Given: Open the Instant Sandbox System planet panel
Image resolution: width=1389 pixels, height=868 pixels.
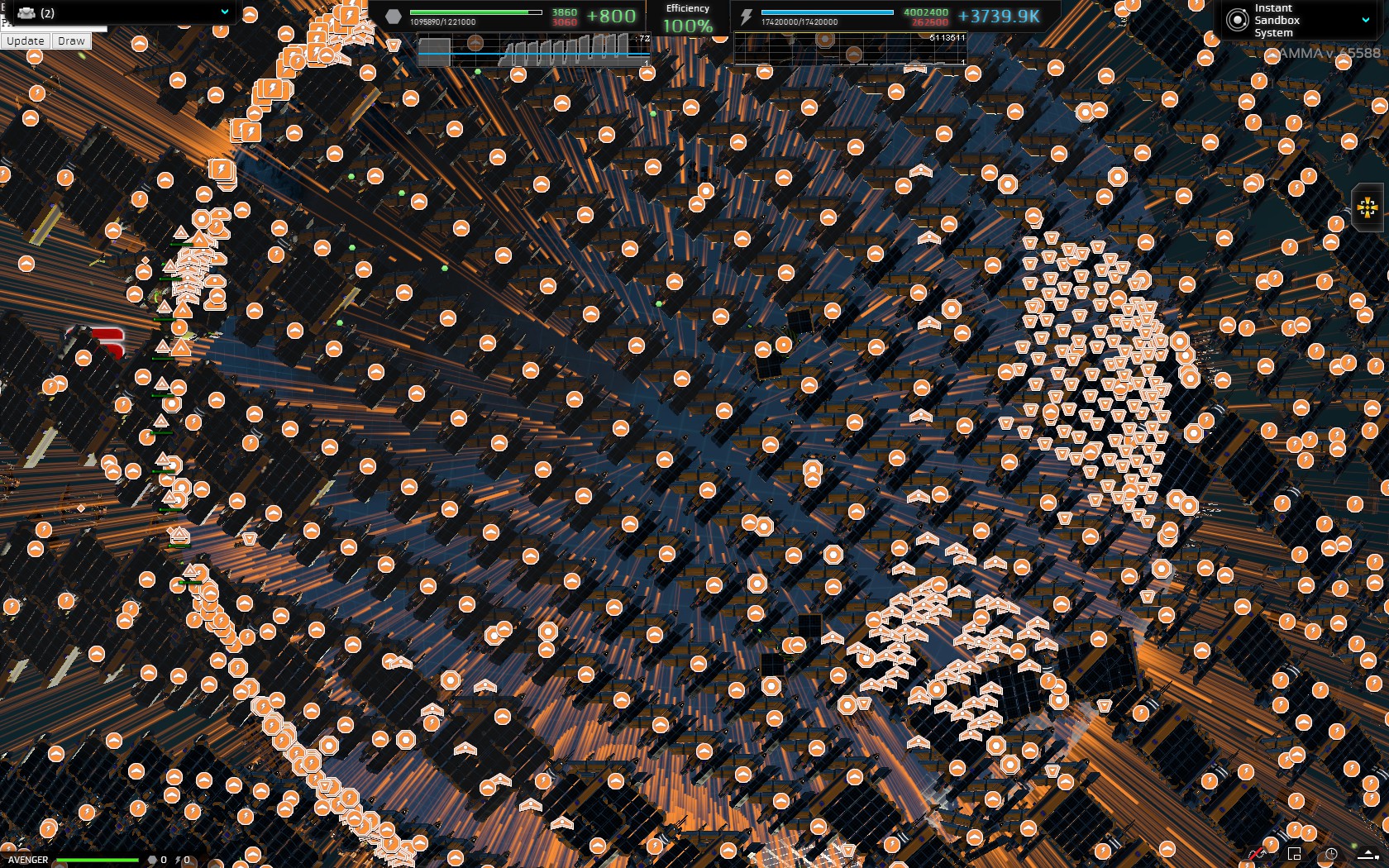Looking at the screenshot, I should (1300, 20).
